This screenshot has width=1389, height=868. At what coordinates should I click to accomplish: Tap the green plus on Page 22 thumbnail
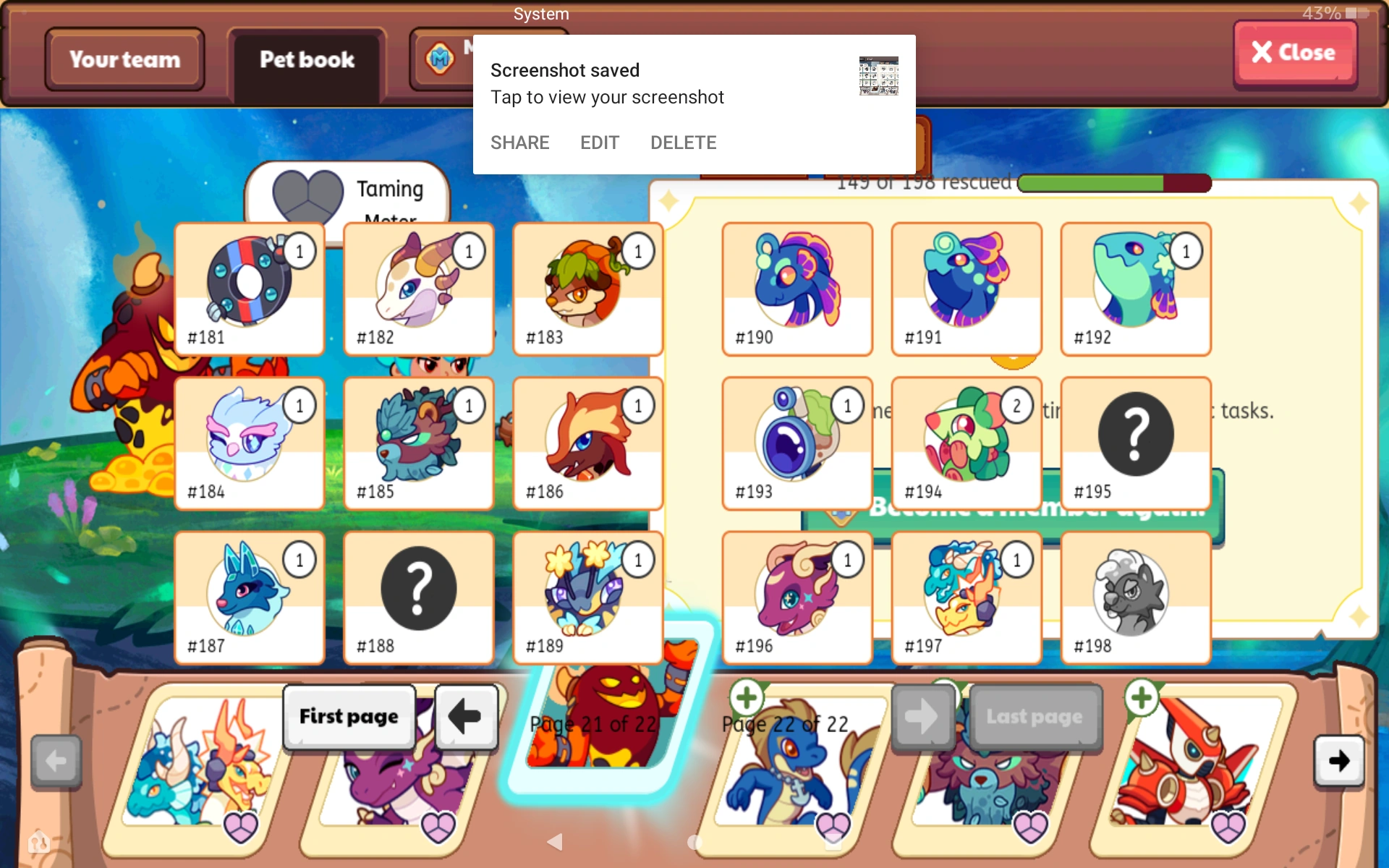point(747,697)
